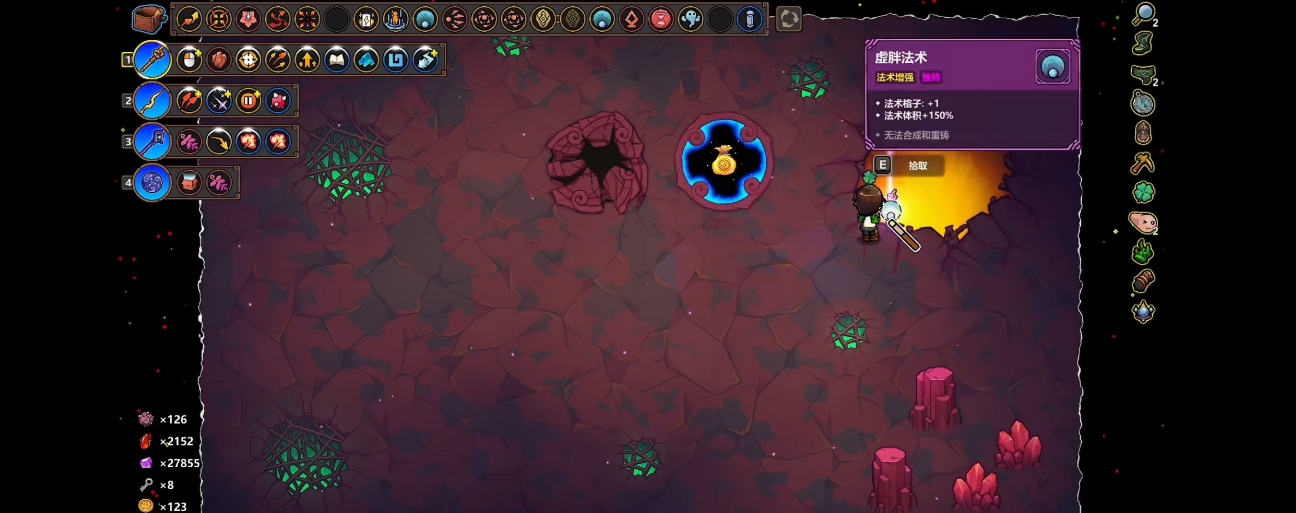Choose the open book spell on wand 1
1296x513 pixels.
[337, 60]
